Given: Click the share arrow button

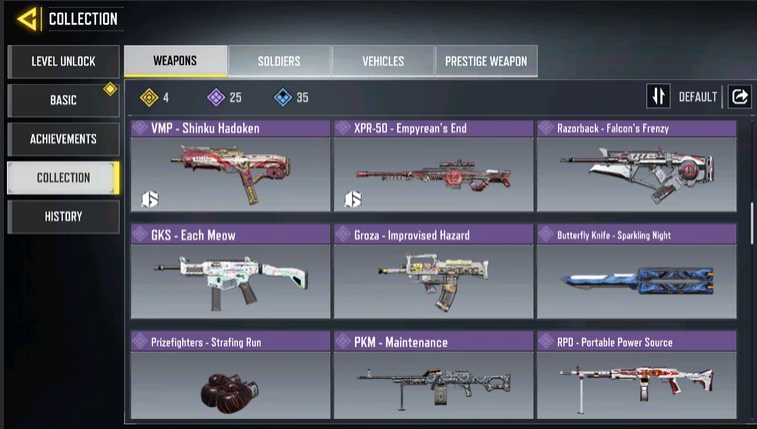Looking at the screenshot, I should click(739, 97).
